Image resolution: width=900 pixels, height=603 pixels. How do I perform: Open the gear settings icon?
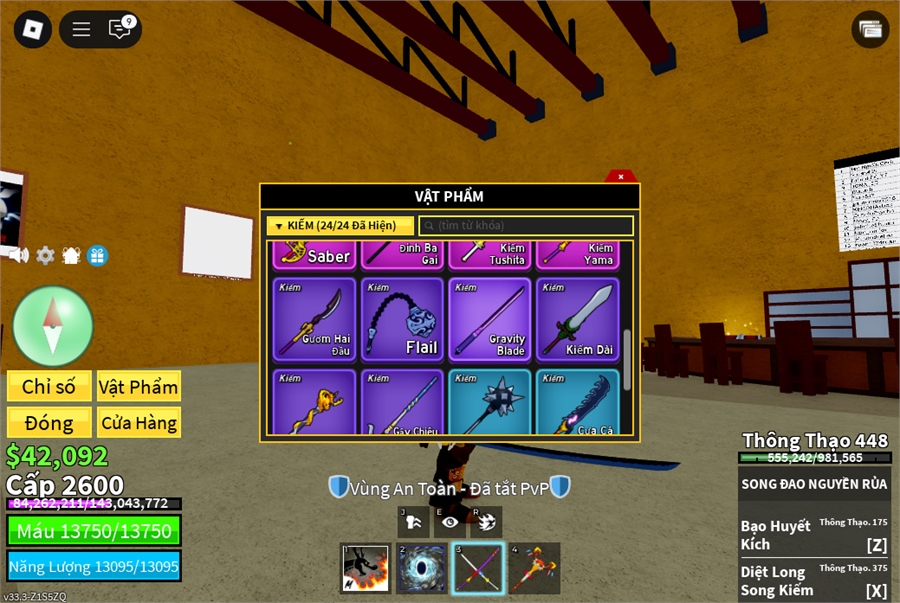pos(45,255)
